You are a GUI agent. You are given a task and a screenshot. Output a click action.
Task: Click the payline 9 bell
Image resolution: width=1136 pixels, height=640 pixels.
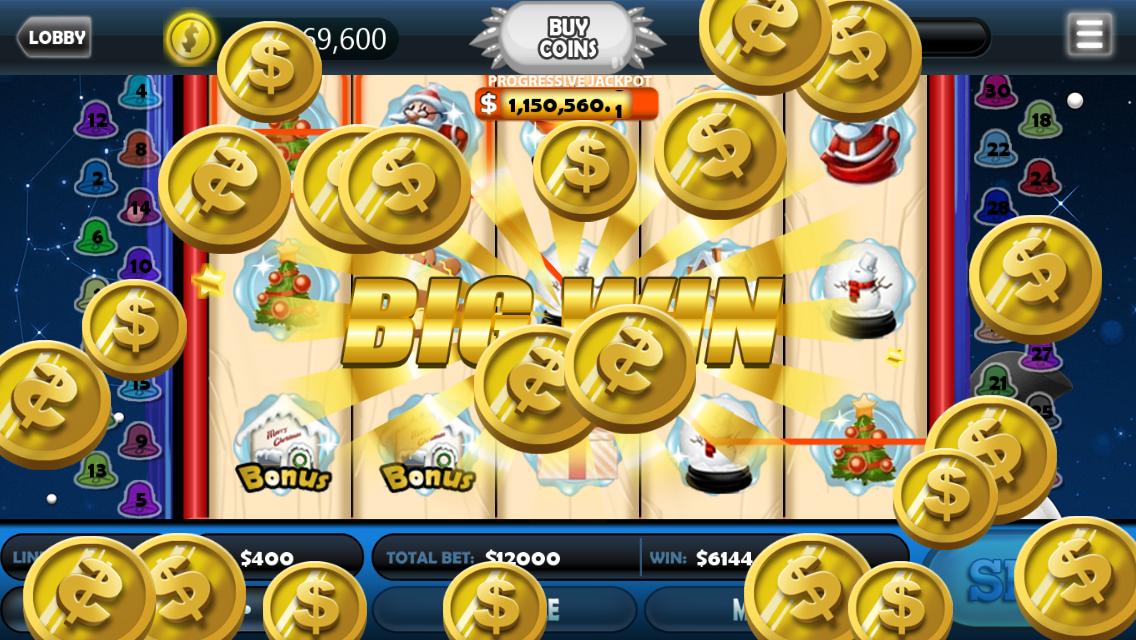coord(140,441)
